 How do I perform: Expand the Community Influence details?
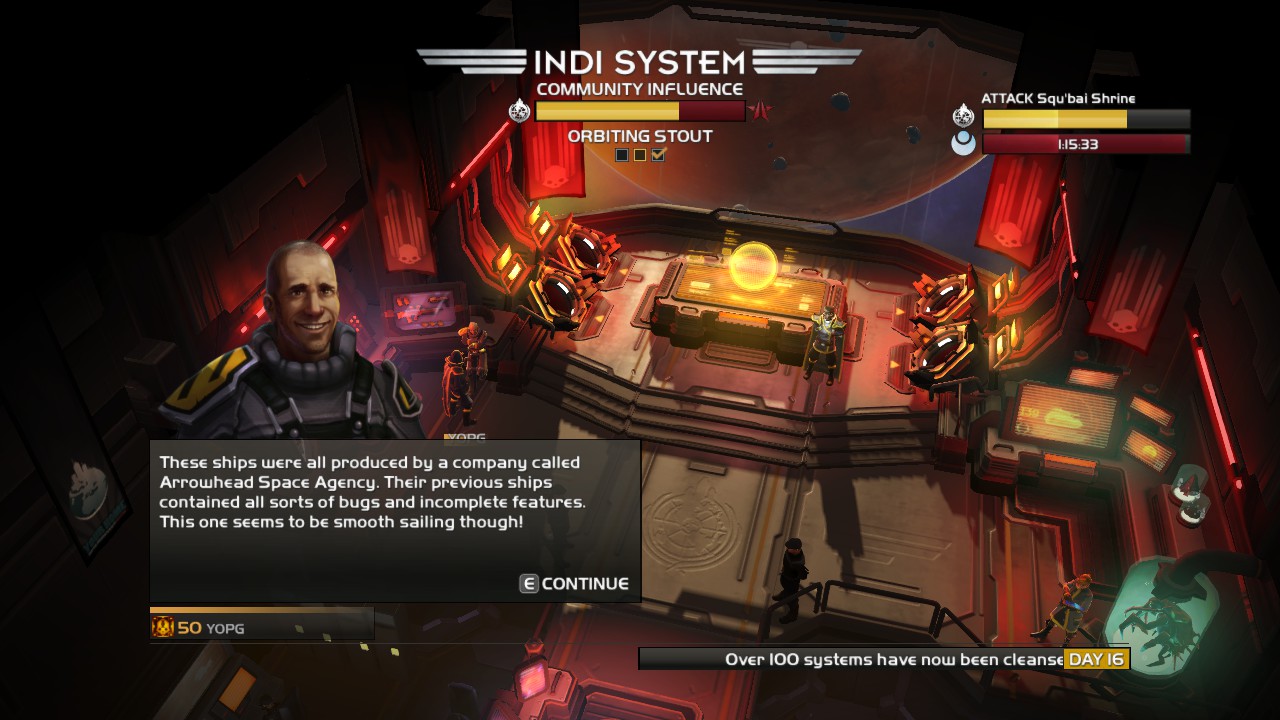click(x=640, y=88)
